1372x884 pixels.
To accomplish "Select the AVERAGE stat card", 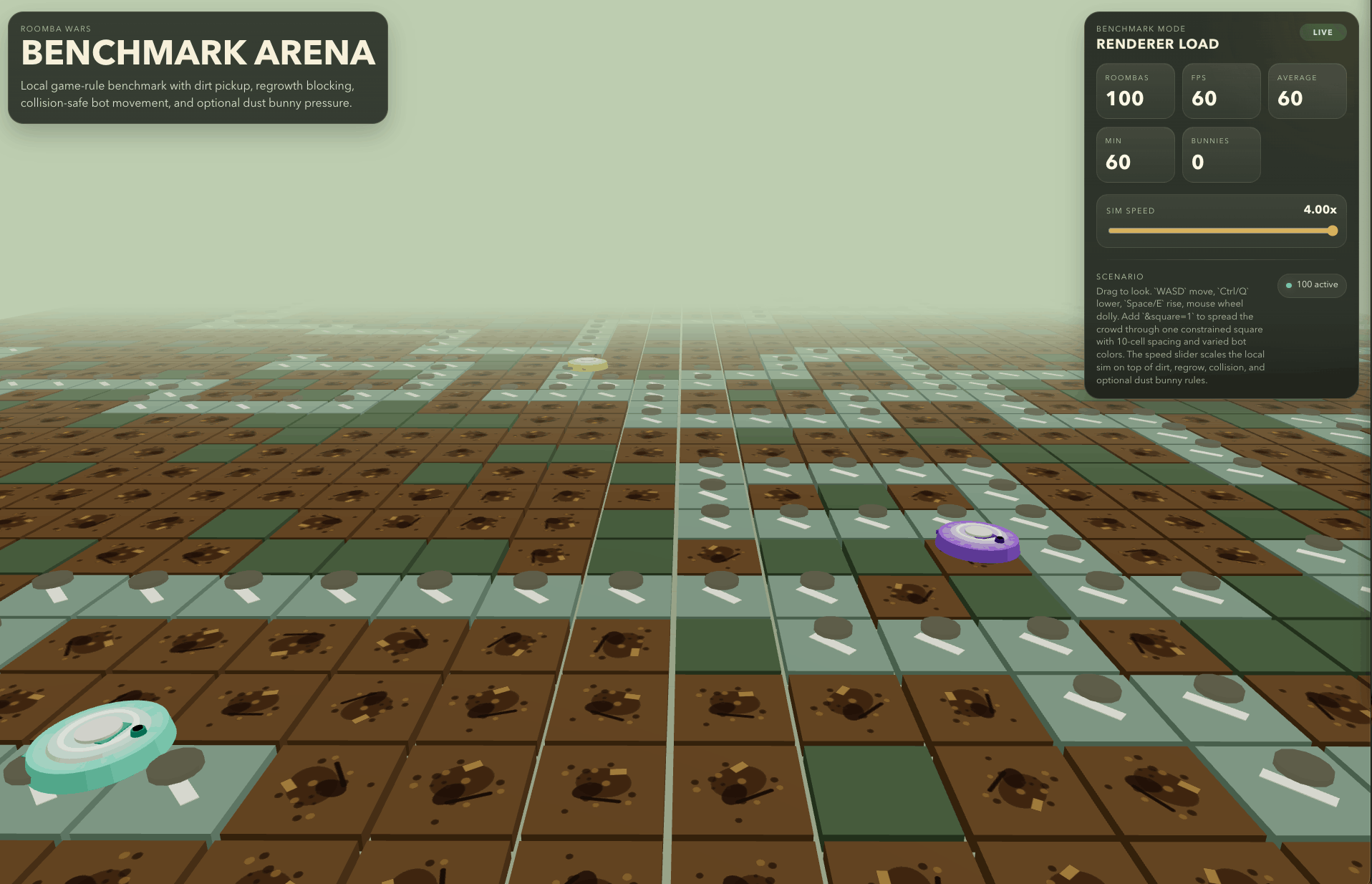I will [x=1307, y=91].
